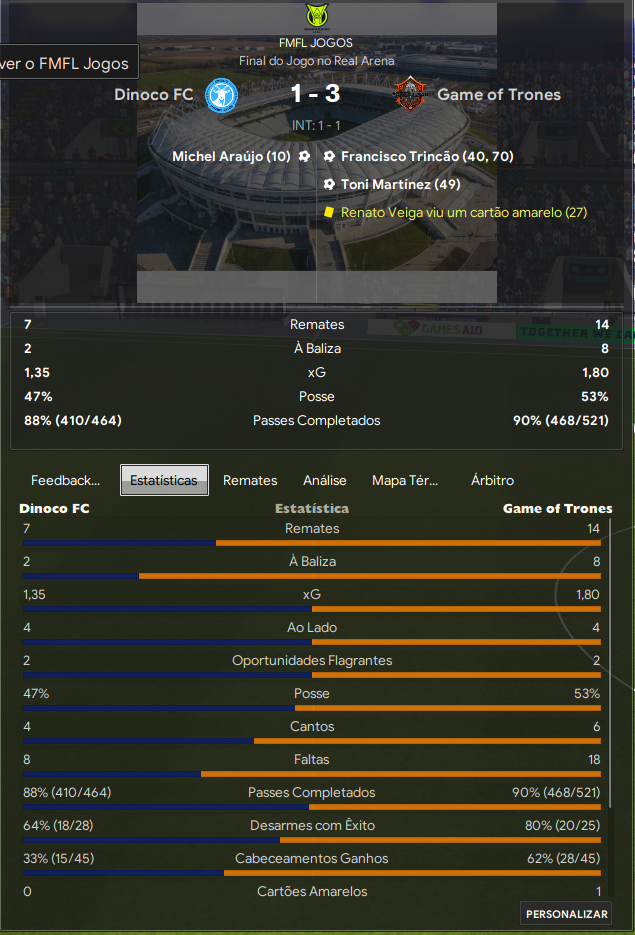
Task: Select the Estatísticas tab
Action: pyautogui.click(x=164, y=480)
